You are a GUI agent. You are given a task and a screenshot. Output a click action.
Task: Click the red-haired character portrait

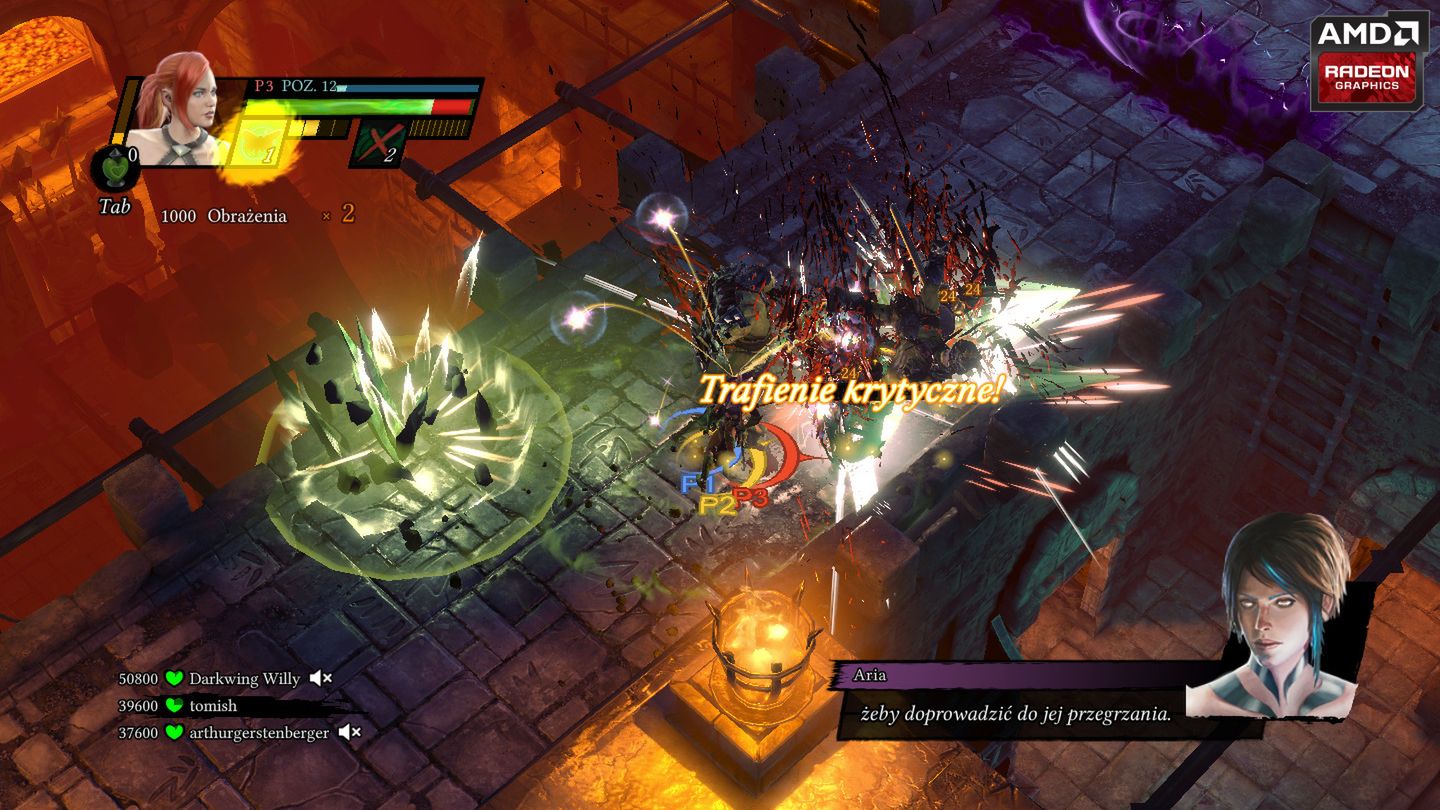click(x=180, y=108)
